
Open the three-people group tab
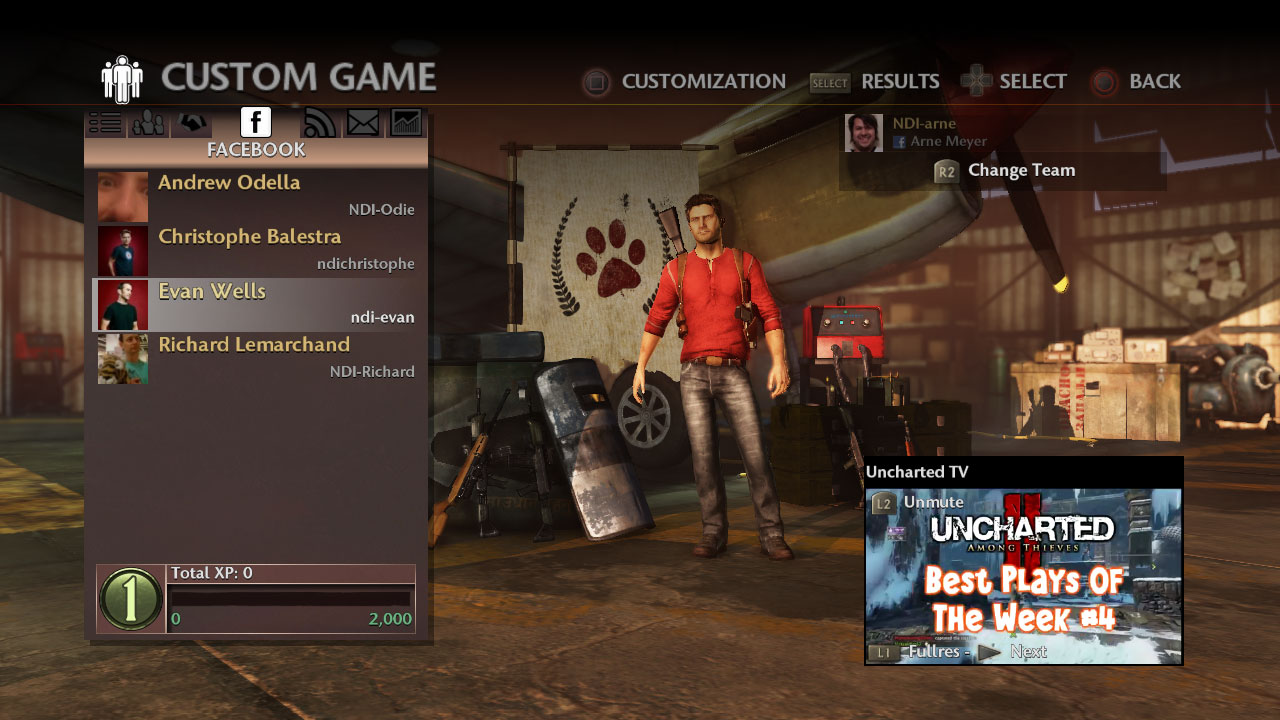(x=149, y=123)
